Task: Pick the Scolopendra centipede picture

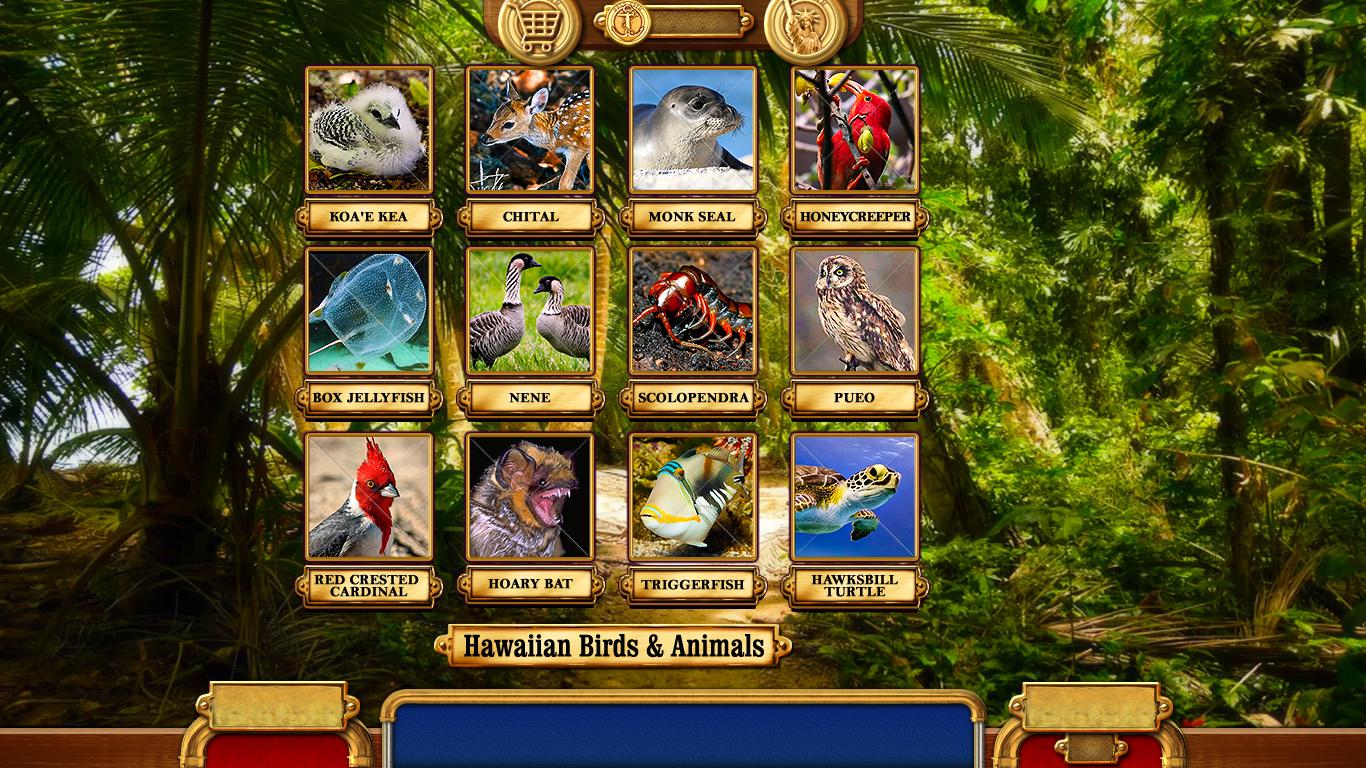Action: (692, 311)
